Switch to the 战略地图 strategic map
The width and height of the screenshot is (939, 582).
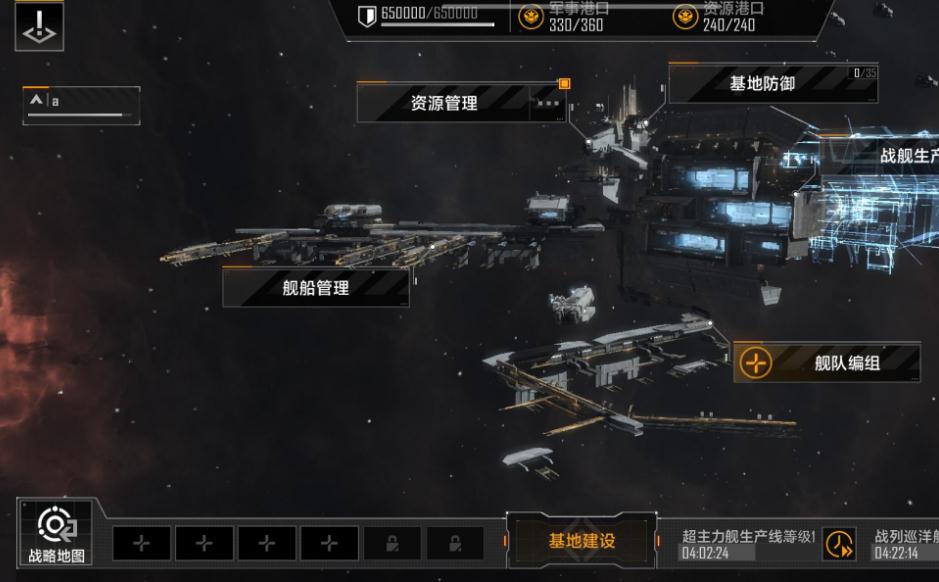click(x=56, y=537)
